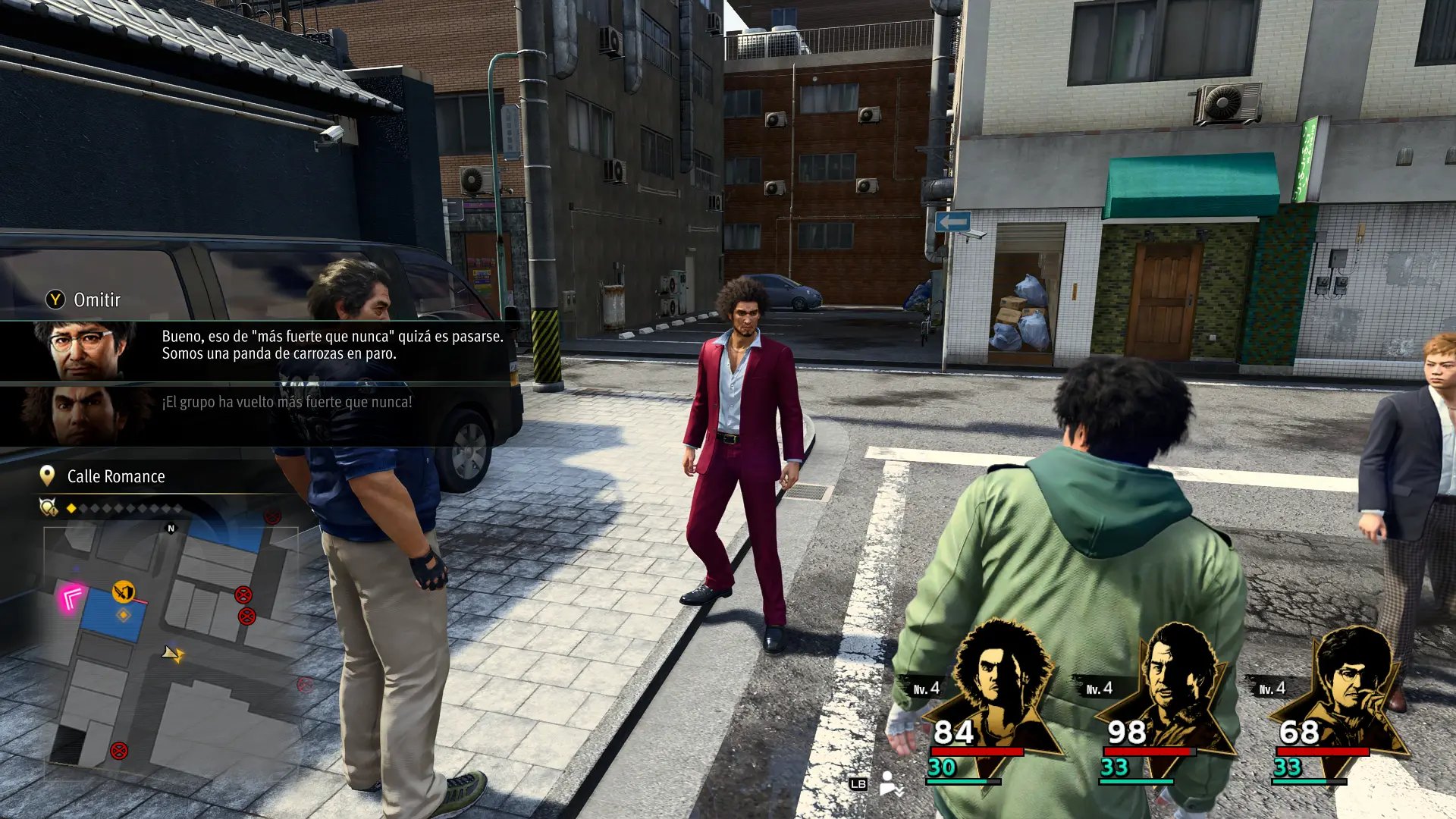The width and height of the screenshot is (1456, 819).
Task: Select the yellow round marker on the minimap
Action: tap(123, 591)
